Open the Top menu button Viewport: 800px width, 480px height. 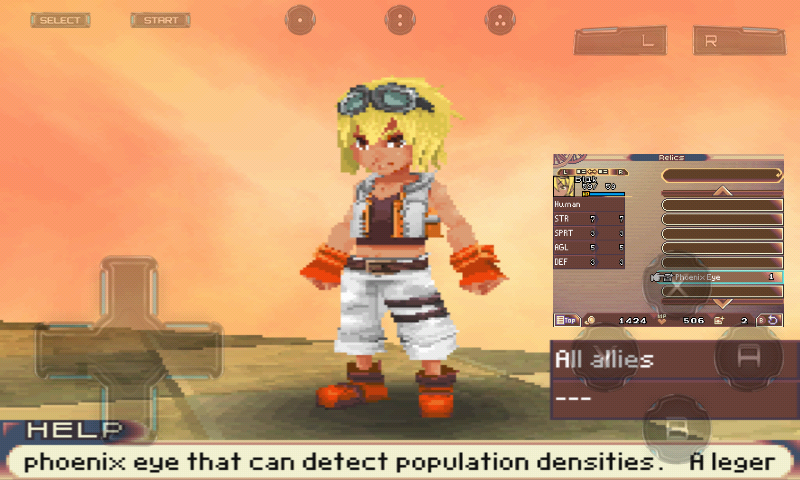565,320
